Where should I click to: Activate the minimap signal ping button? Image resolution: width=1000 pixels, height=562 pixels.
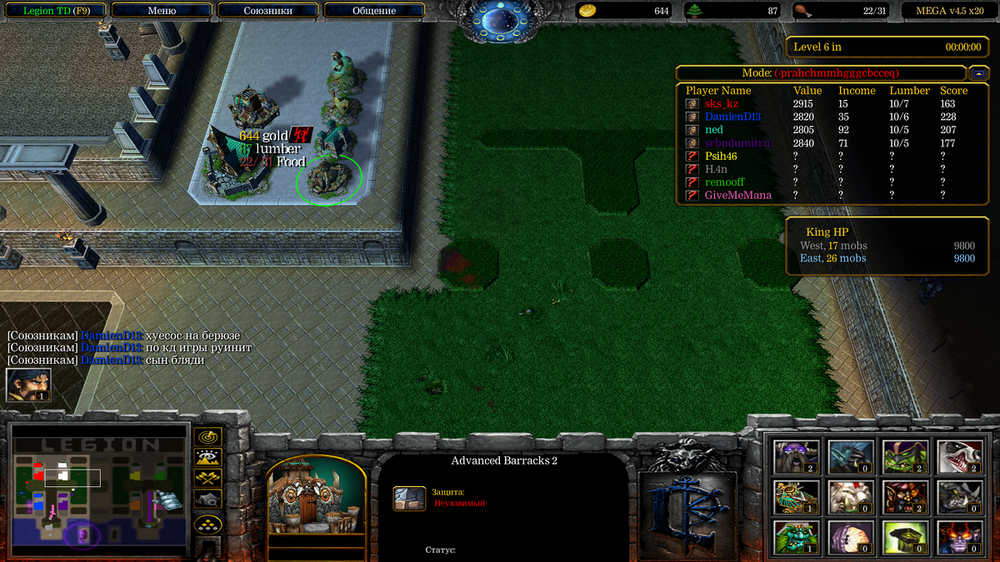click(x=208, y=436)
